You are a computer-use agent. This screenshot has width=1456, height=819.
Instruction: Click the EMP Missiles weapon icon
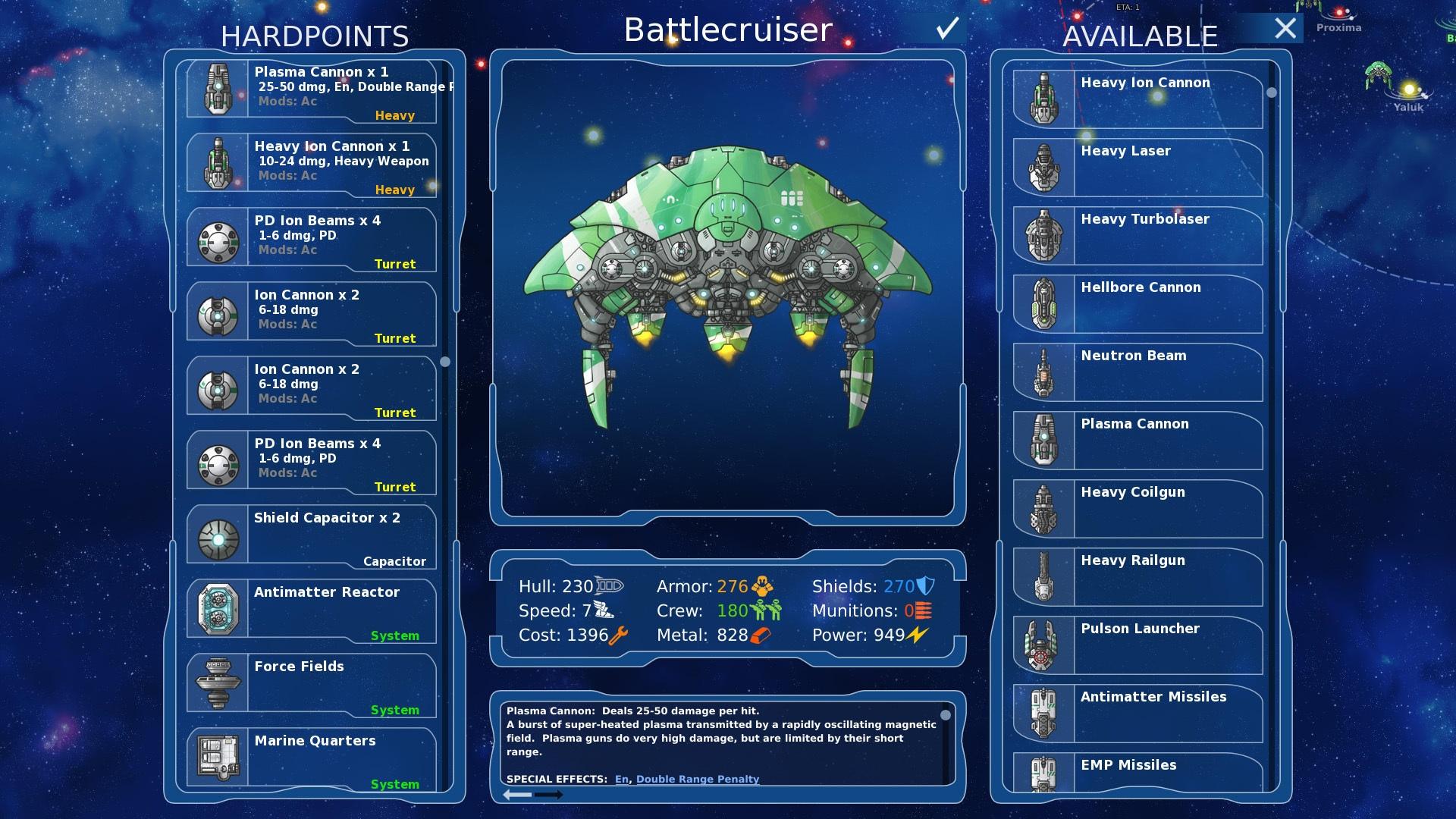(x=1045, y=775)
